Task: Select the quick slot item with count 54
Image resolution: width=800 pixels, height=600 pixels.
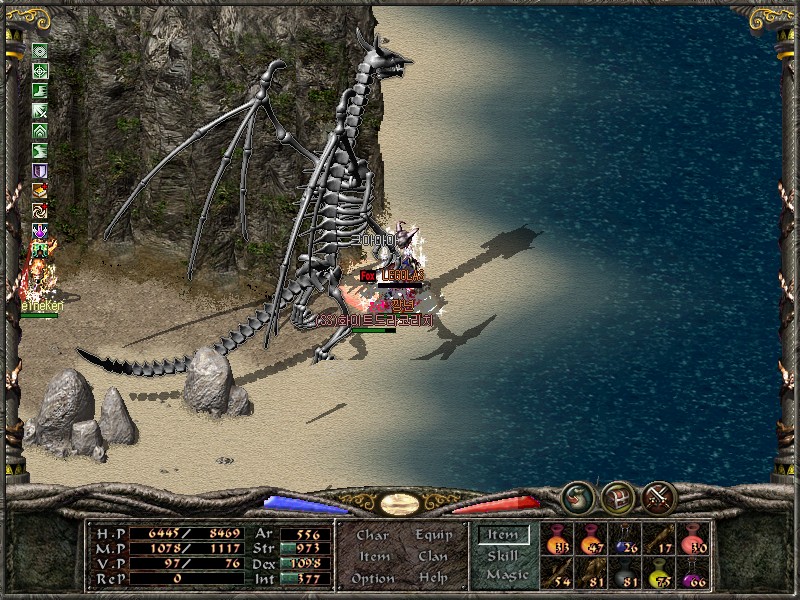Action: (558, 572)
